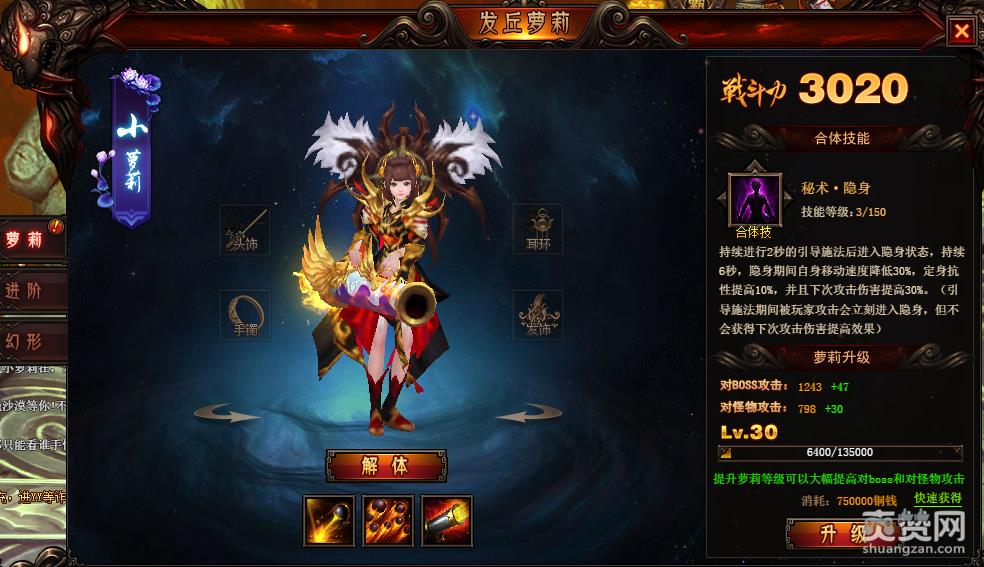984x567 pixels.
Task: Choose the golden cannon skill icon
Action: point(446,520)
